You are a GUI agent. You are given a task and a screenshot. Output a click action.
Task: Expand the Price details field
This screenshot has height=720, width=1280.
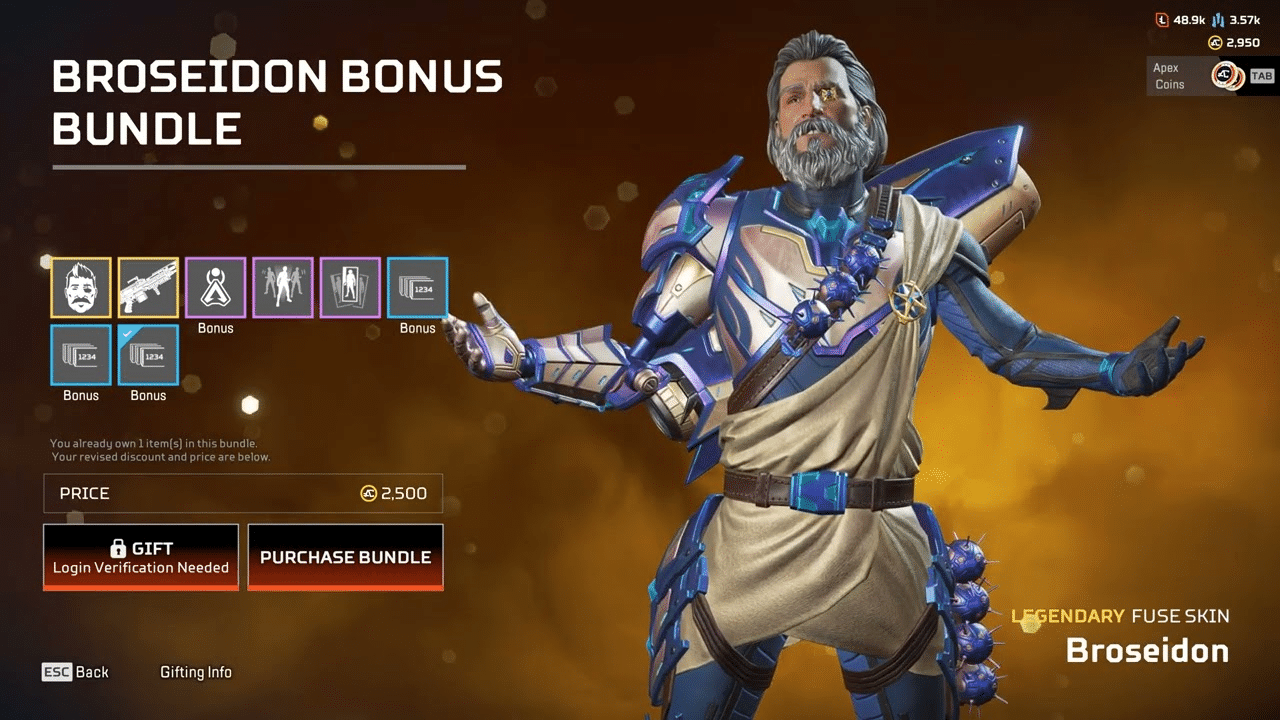click(242, 493)
